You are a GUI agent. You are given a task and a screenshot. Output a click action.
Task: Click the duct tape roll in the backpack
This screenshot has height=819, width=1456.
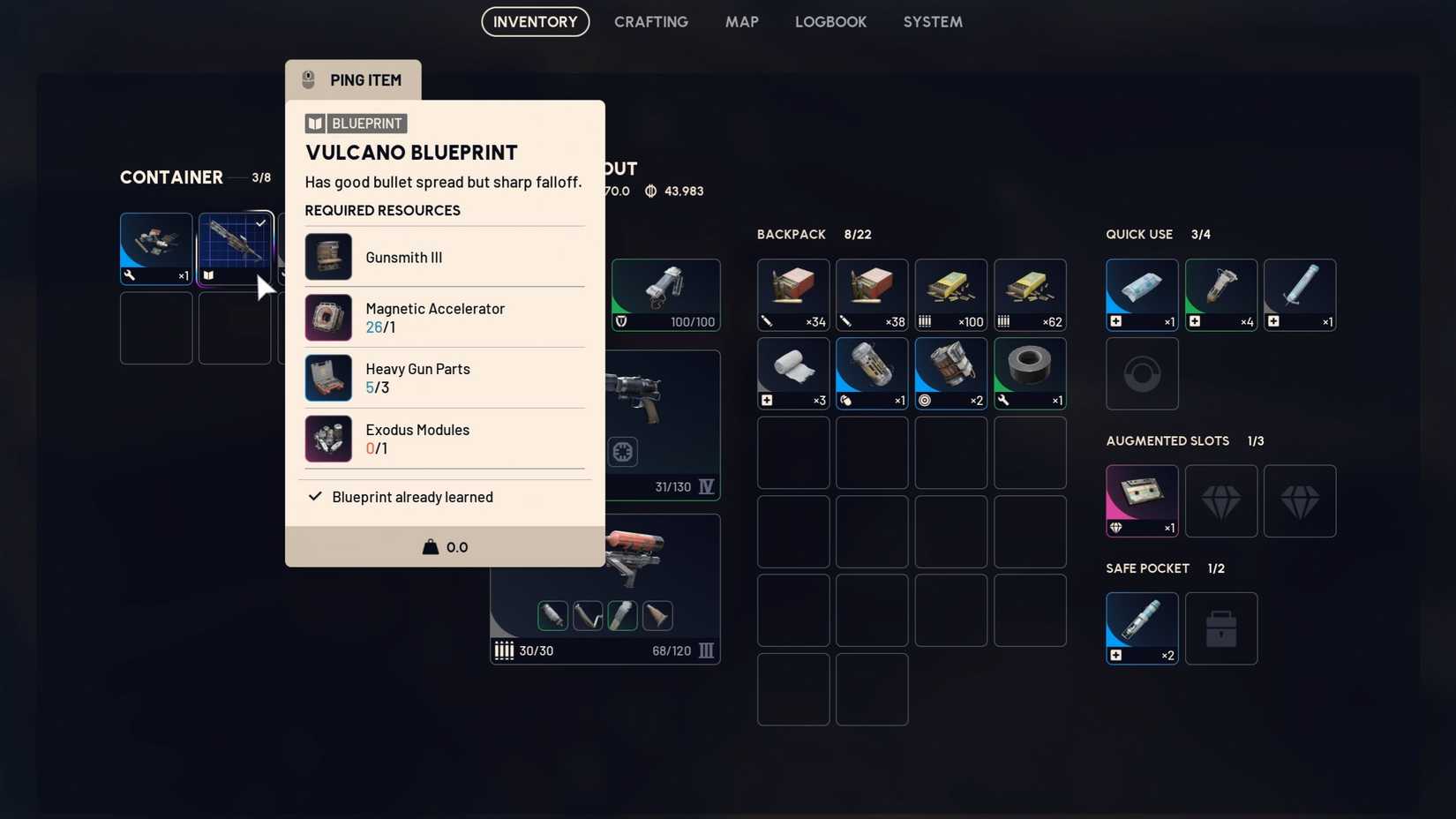click(1030, 371)
